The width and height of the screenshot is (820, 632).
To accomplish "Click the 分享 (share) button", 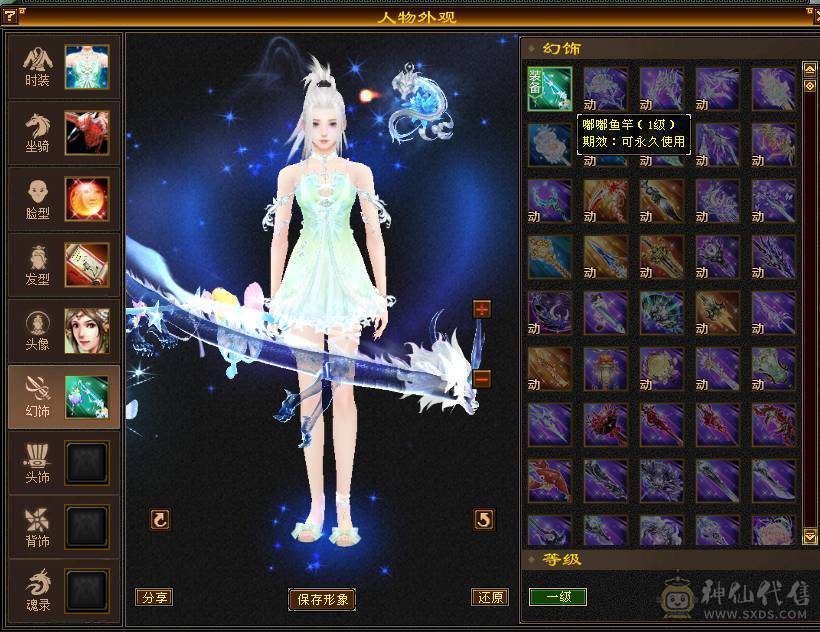I will point(154,597).
